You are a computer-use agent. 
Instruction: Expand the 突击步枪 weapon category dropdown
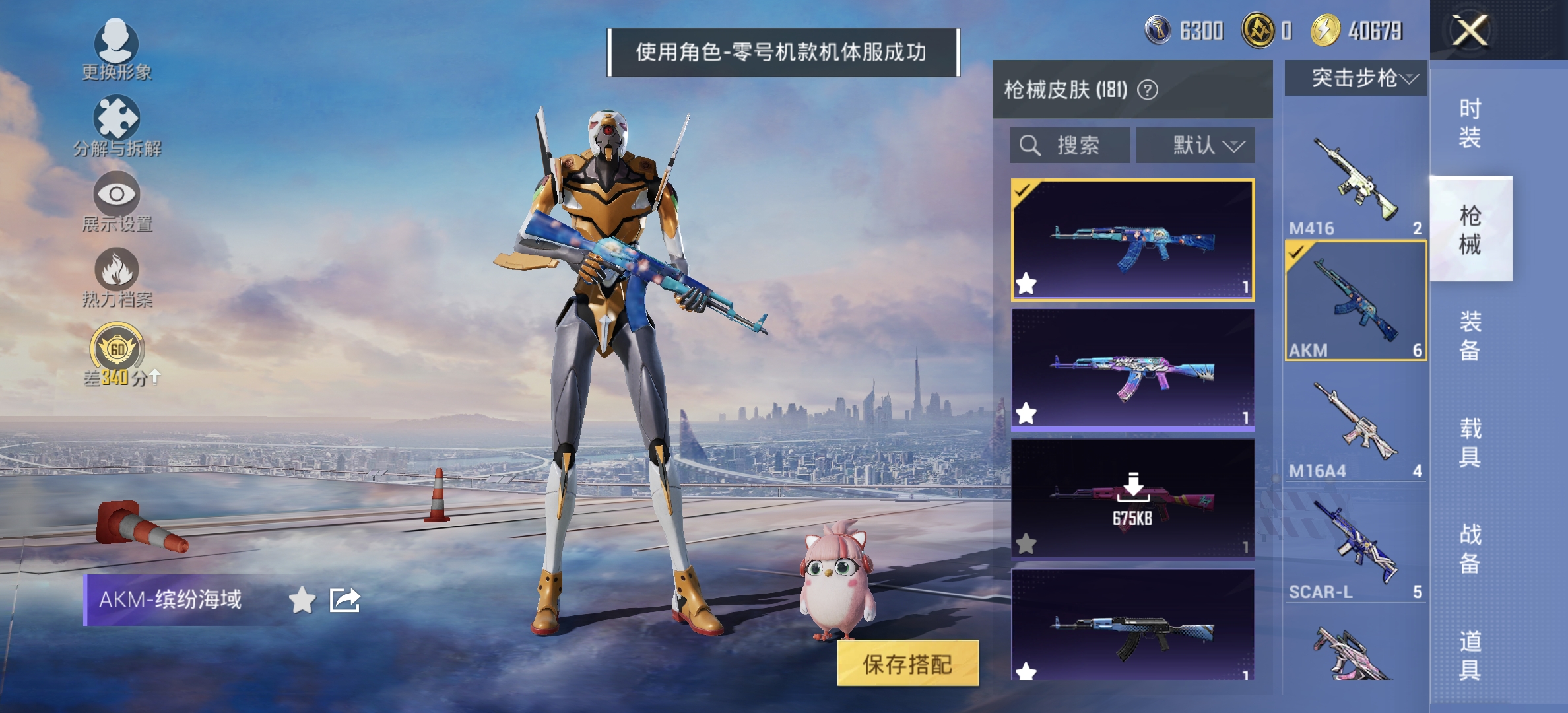[x=1359, y=78]
